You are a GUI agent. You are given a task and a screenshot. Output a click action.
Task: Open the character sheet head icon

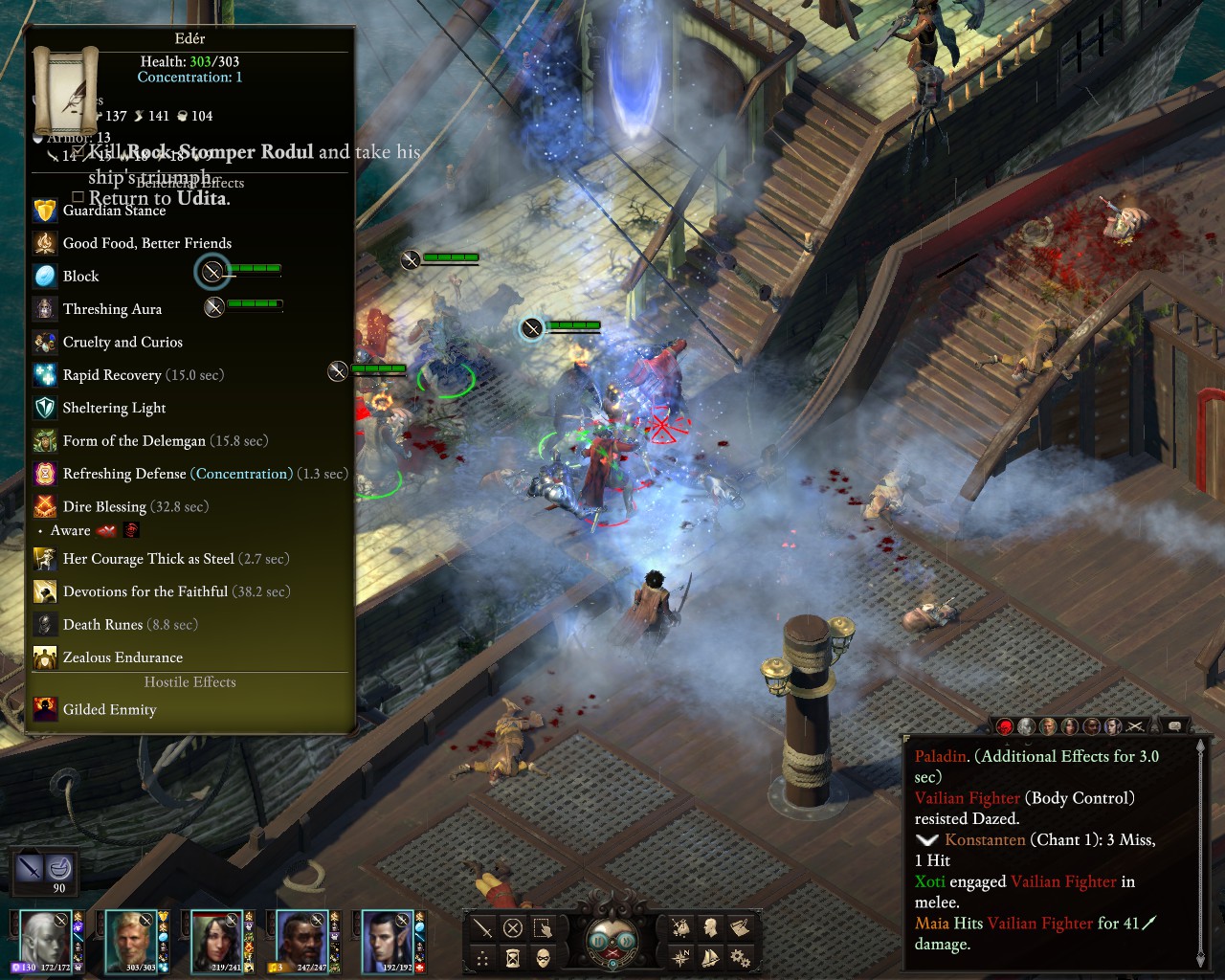tap(710, 927)
